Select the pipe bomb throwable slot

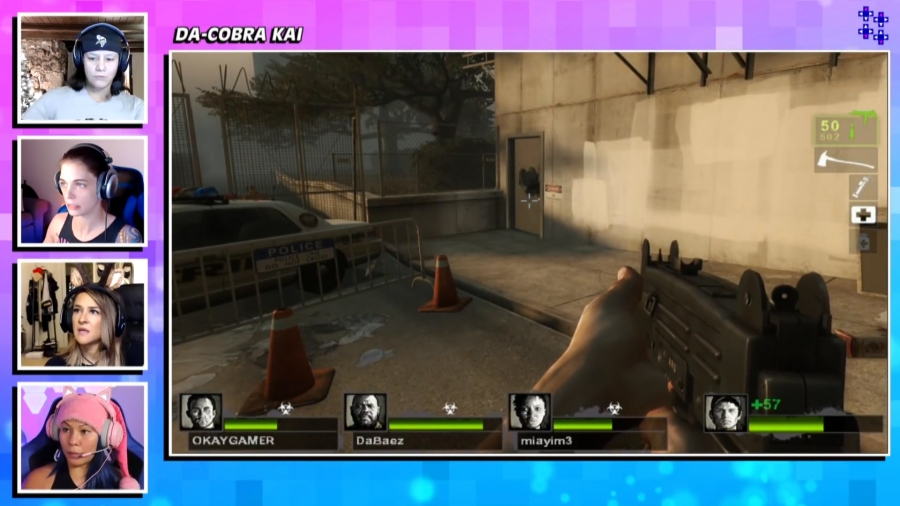click(863, 187)
